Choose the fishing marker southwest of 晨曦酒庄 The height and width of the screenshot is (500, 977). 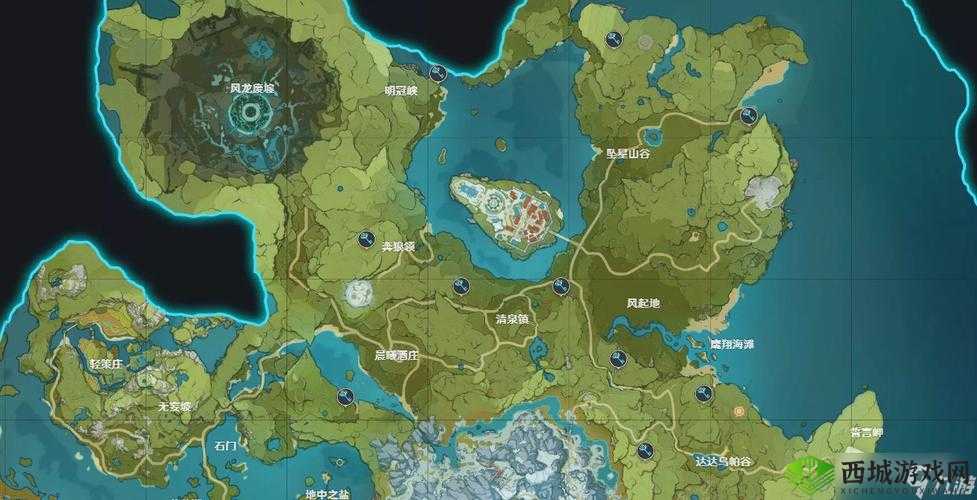[346, 397]
